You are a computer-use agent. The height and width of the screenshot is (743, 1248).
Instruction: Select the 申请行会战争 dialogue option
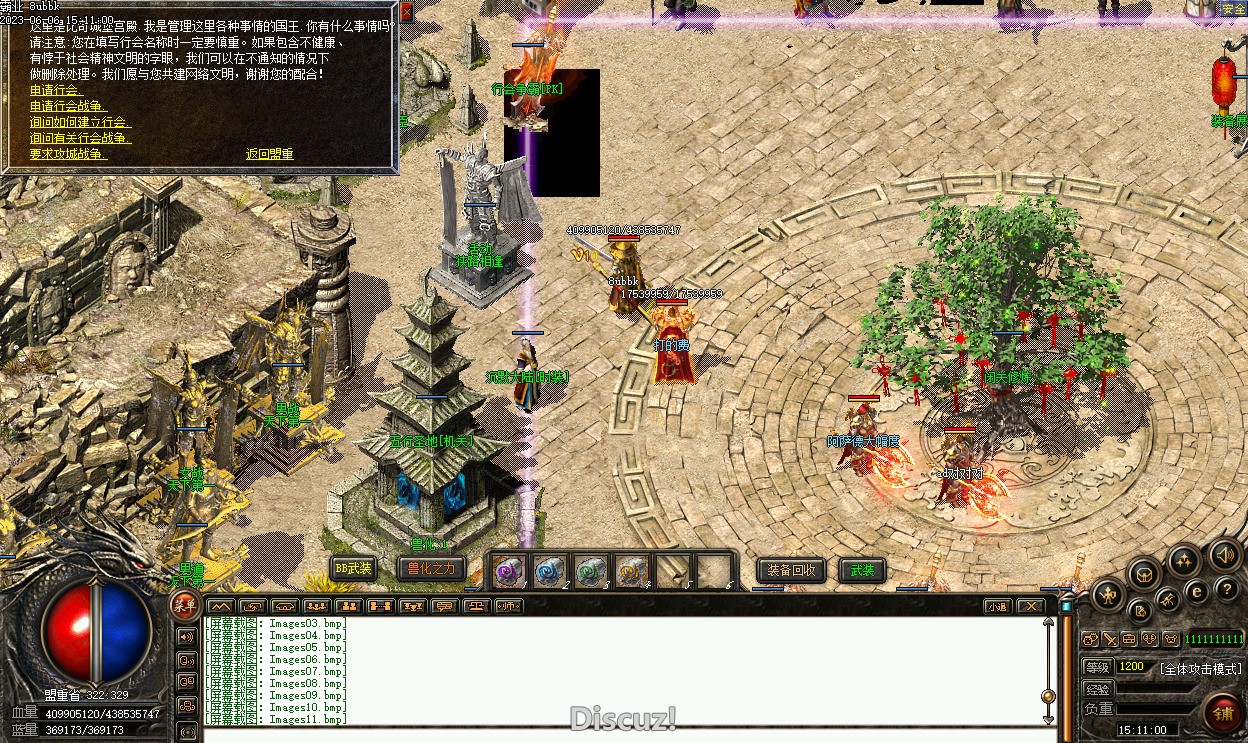(68, 106)
